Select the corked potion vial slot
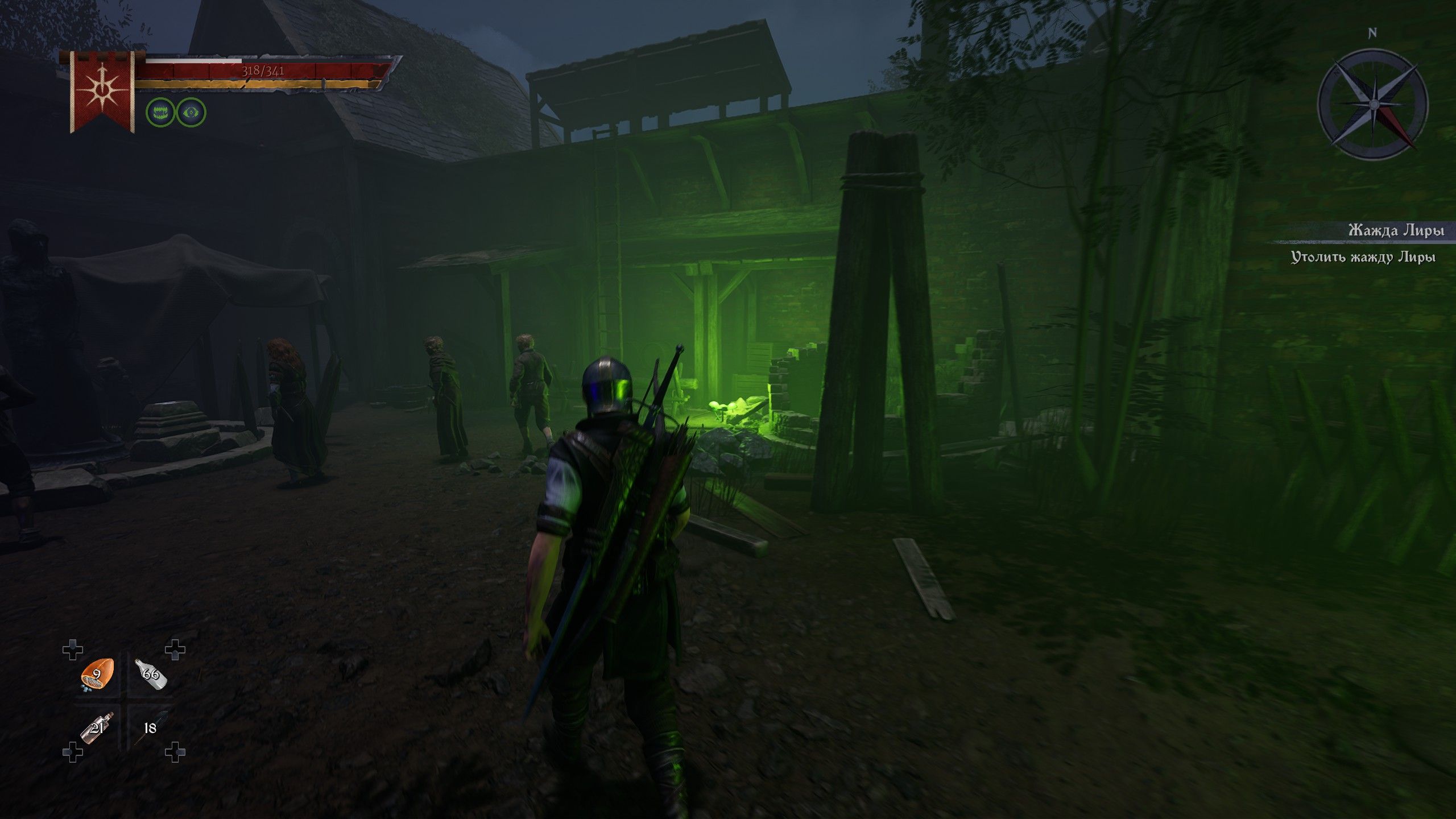The width and height of the screenshot is (1456, 819). tap(97, 727)
